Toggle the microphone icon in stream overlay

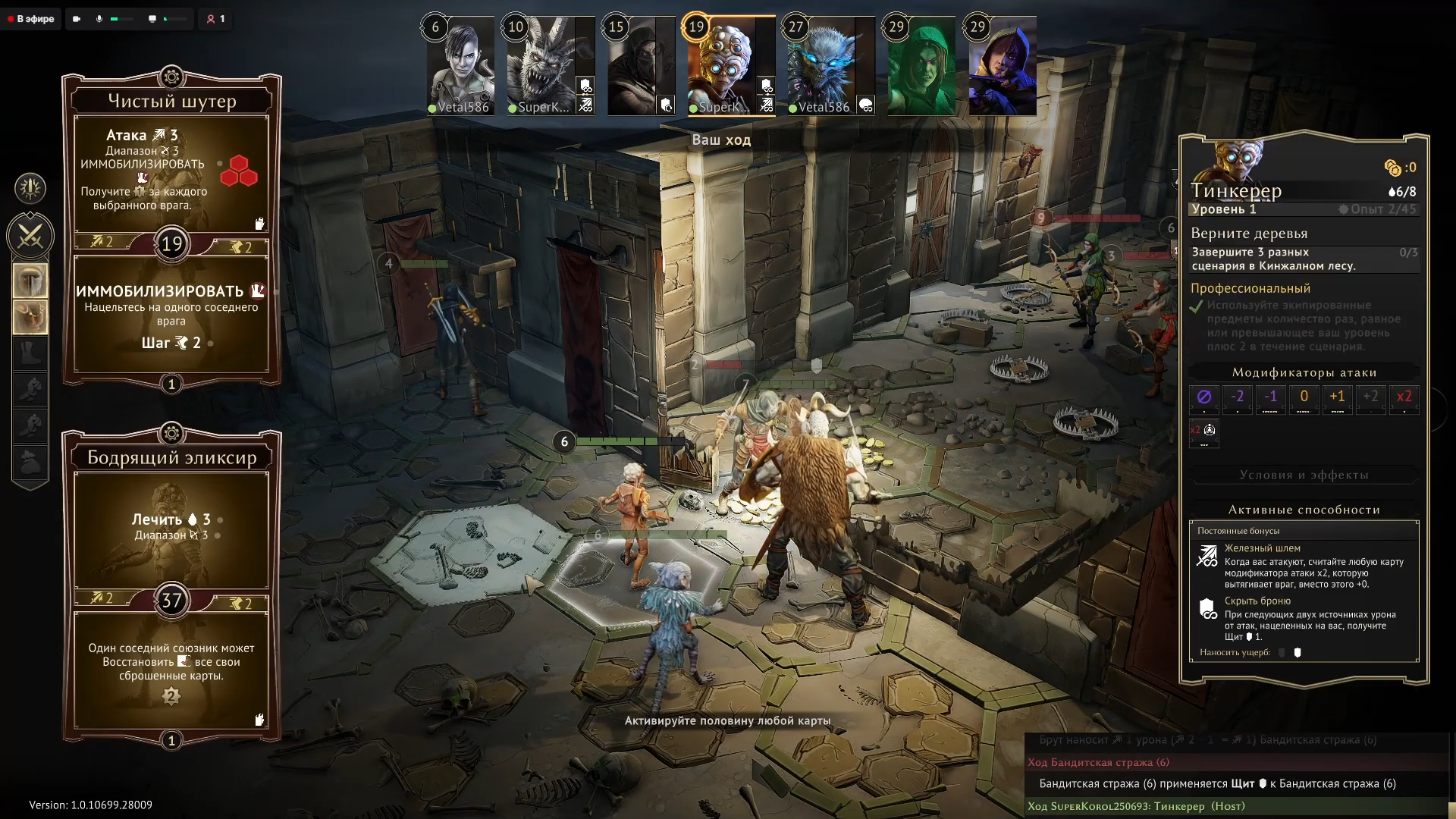(99, 19)
